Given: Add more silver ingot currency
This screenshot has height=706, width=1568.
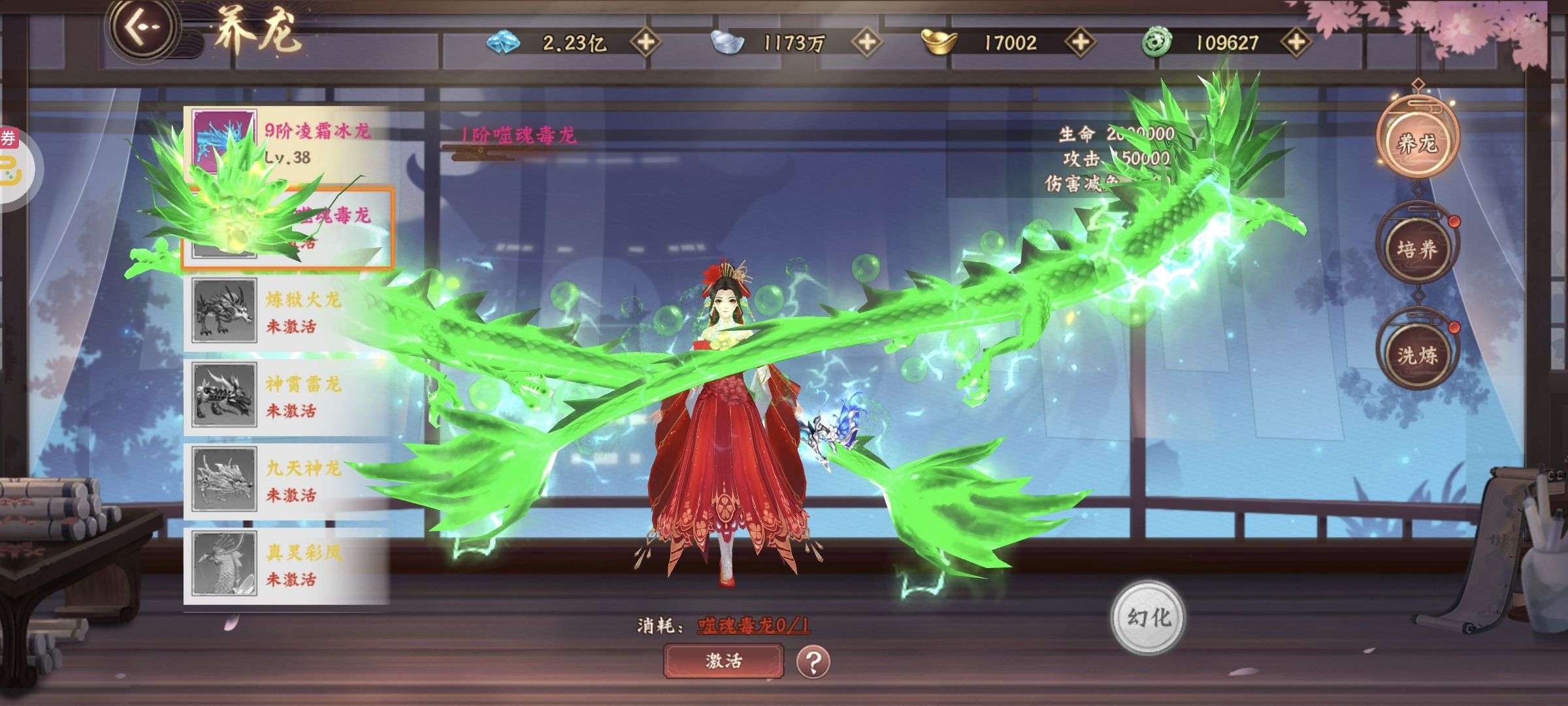Looking at the screenshot, I should pos(867,42).
